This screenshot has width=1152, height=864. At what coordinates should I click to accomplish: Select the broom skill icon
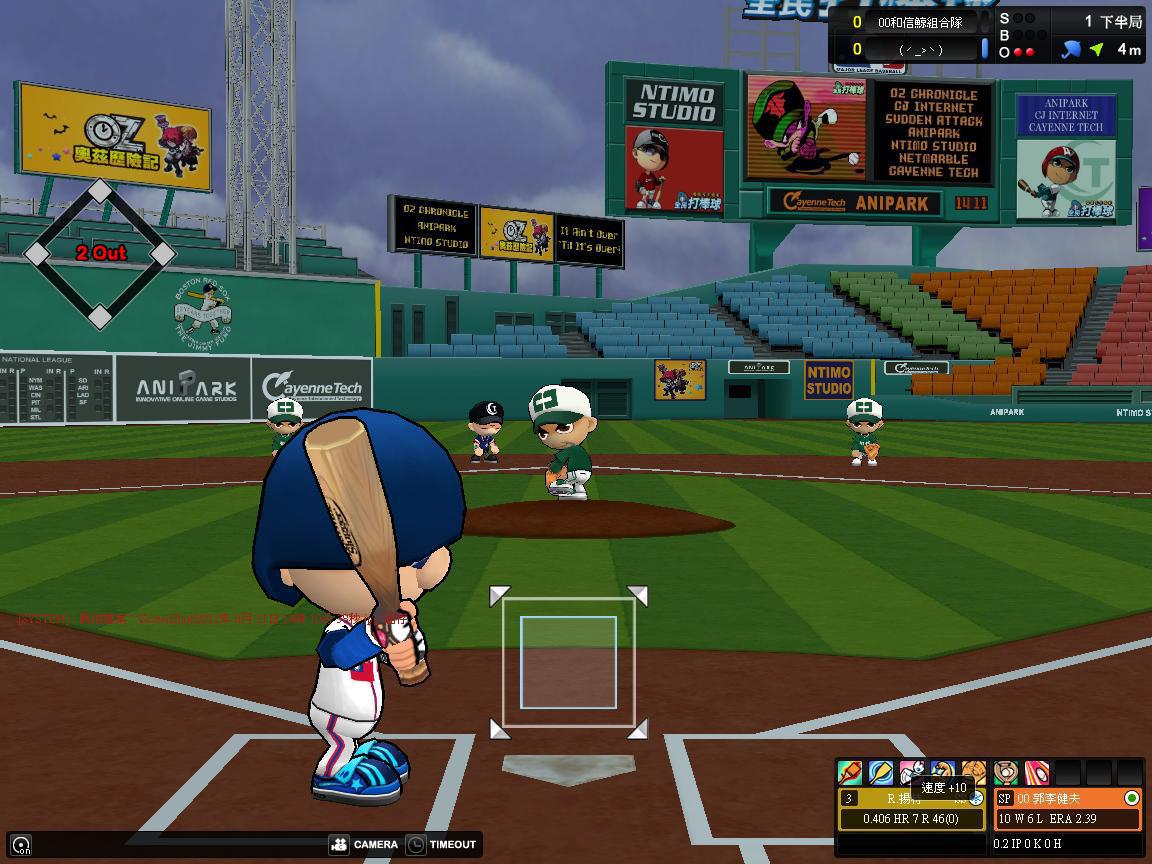(850, 773)
